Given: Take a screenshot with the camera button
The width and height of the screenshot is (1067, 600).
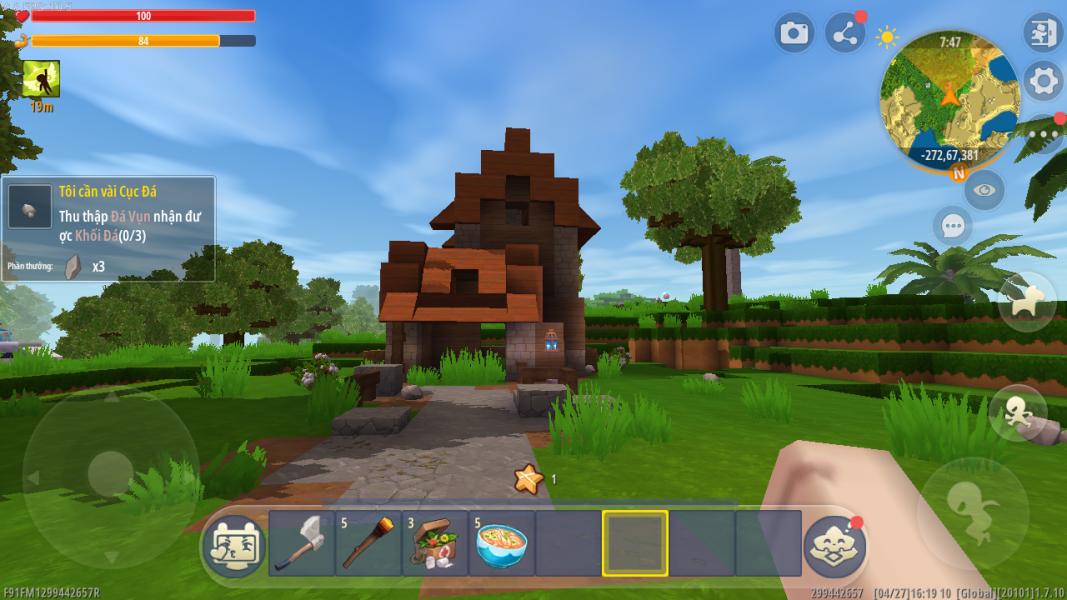Looking at the screenshot, I should 794,34.
